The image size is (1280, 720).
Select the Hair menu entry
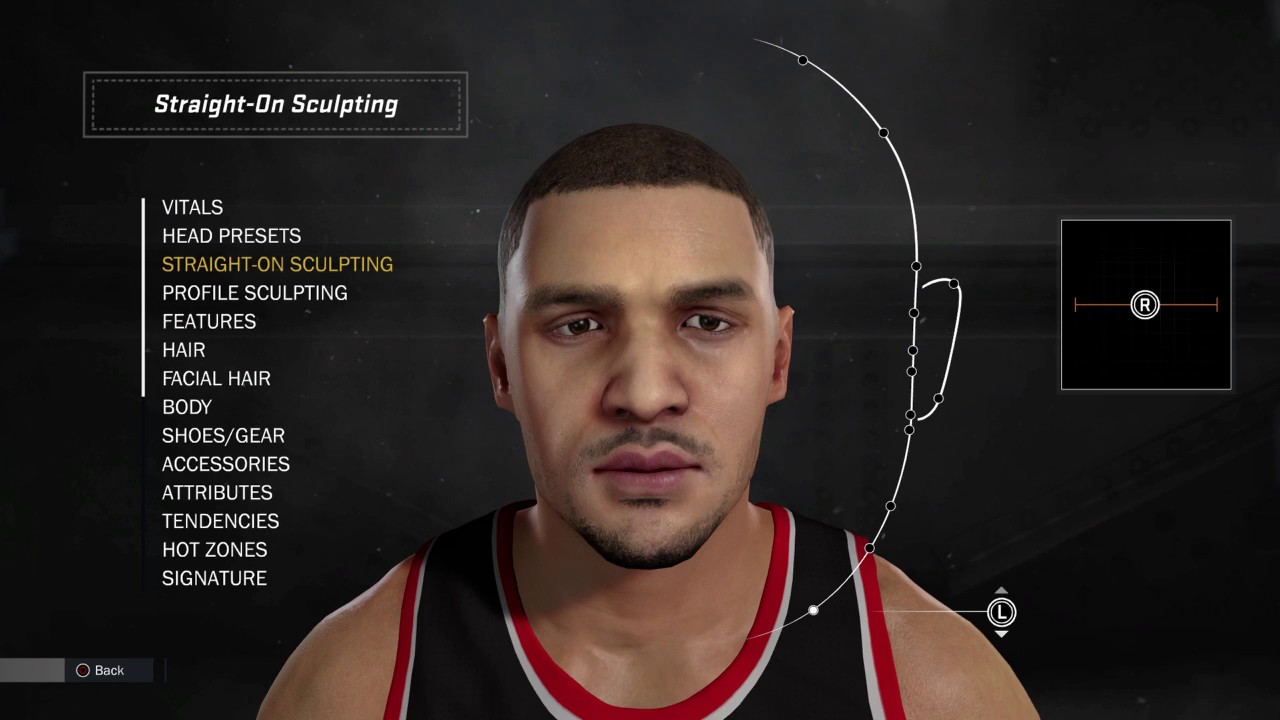pyautogui.click(x=183, y=350)
